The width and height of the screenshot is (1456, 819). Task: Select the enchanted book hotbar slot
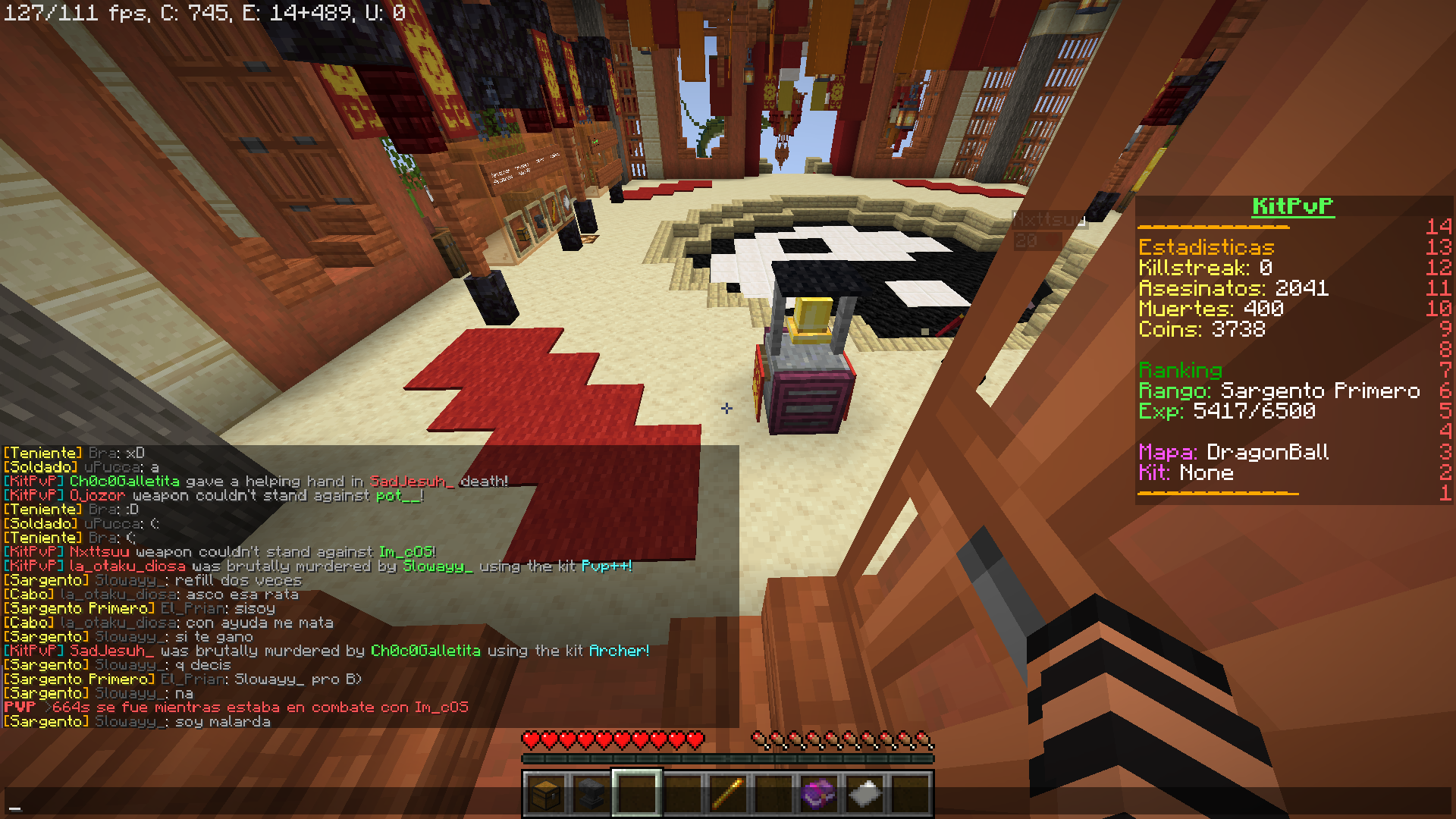(x=818, y=794)
